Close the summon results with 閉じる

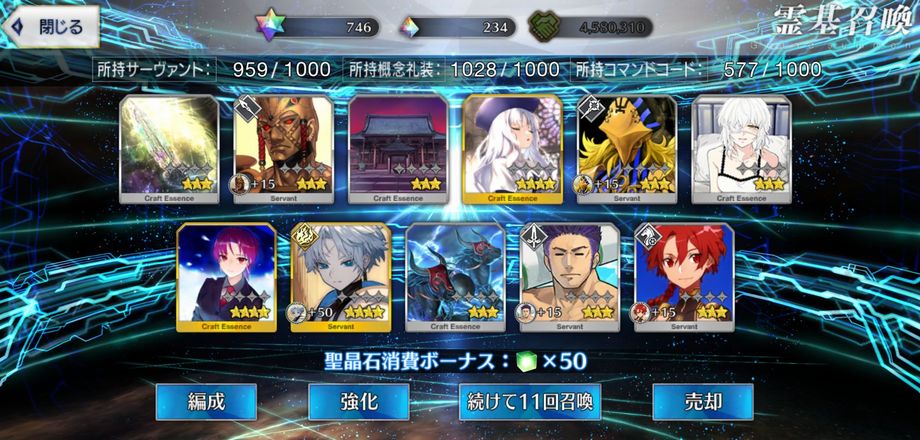coord(50,27)
